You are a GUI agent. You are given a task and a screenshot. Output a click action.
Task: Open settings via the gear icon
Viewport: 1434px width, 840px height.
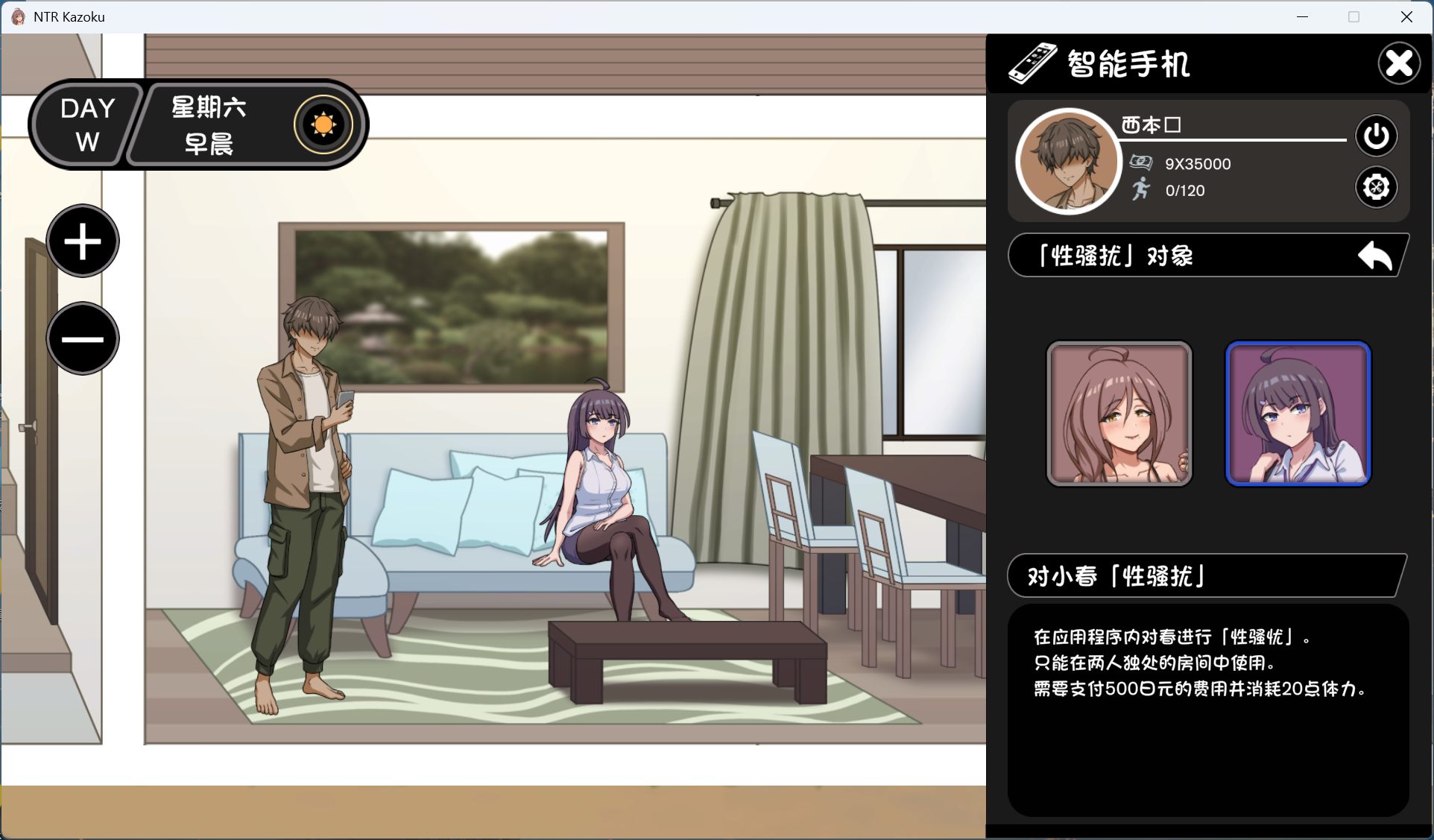pyautogui.click(x=1376, y=188)
